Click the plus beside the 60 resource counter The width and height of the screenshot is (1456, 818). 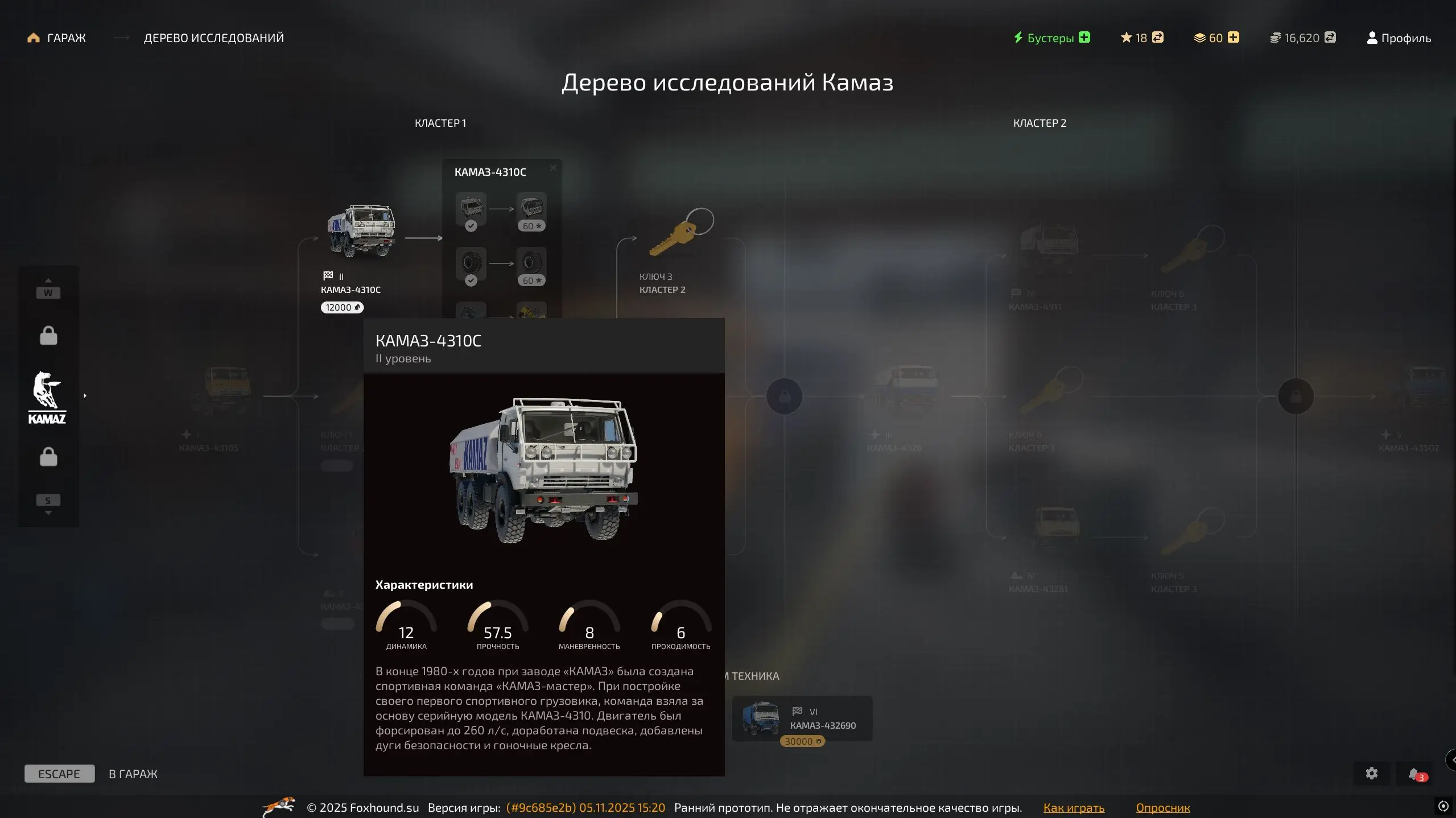click(x=1234, y=37)
